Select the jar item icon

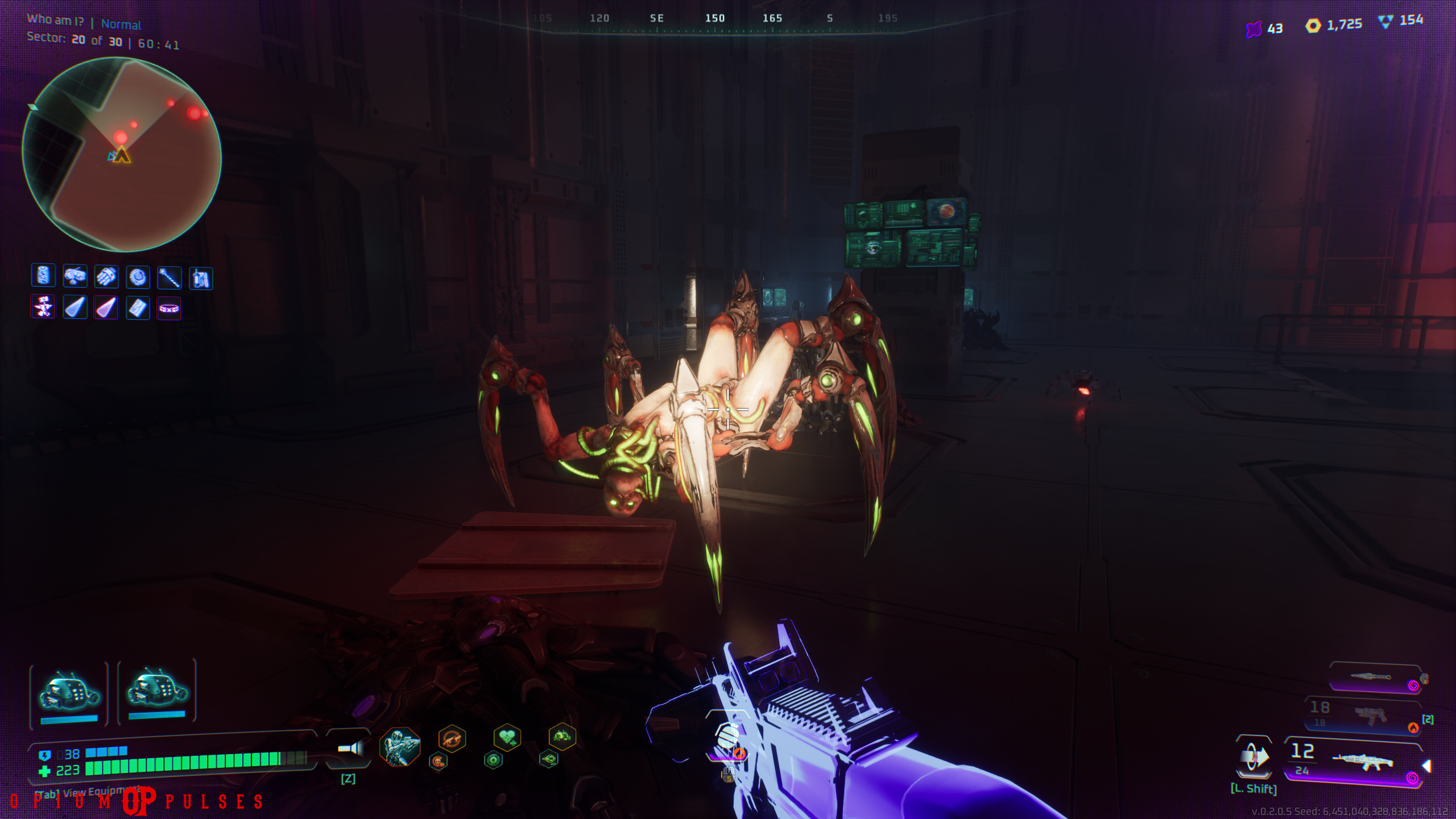click(43, 276)
